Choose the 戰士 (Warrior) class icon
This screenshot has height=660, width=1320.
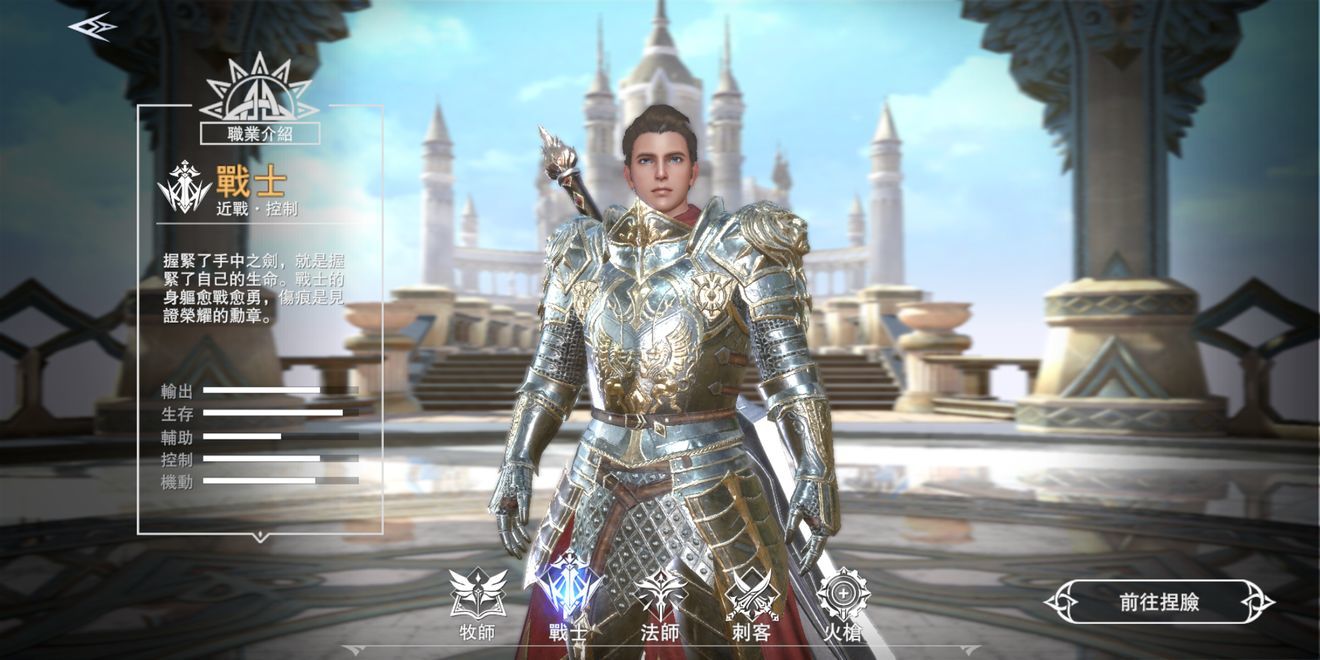[569, 590]
